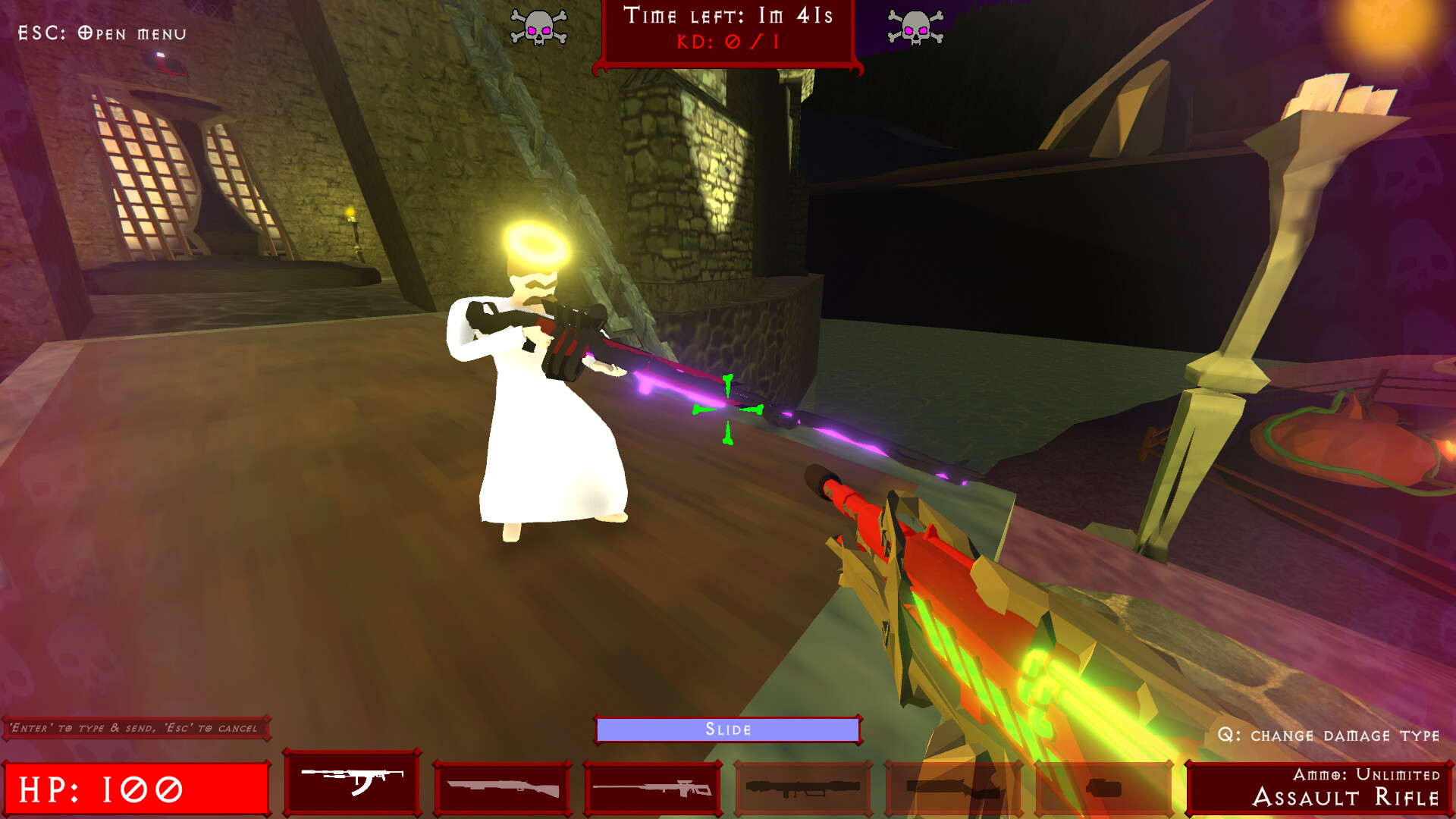Enable the Slide ability indicator
The height and width of the screenshot is (819, 1456).
click(x=728, y=729)
